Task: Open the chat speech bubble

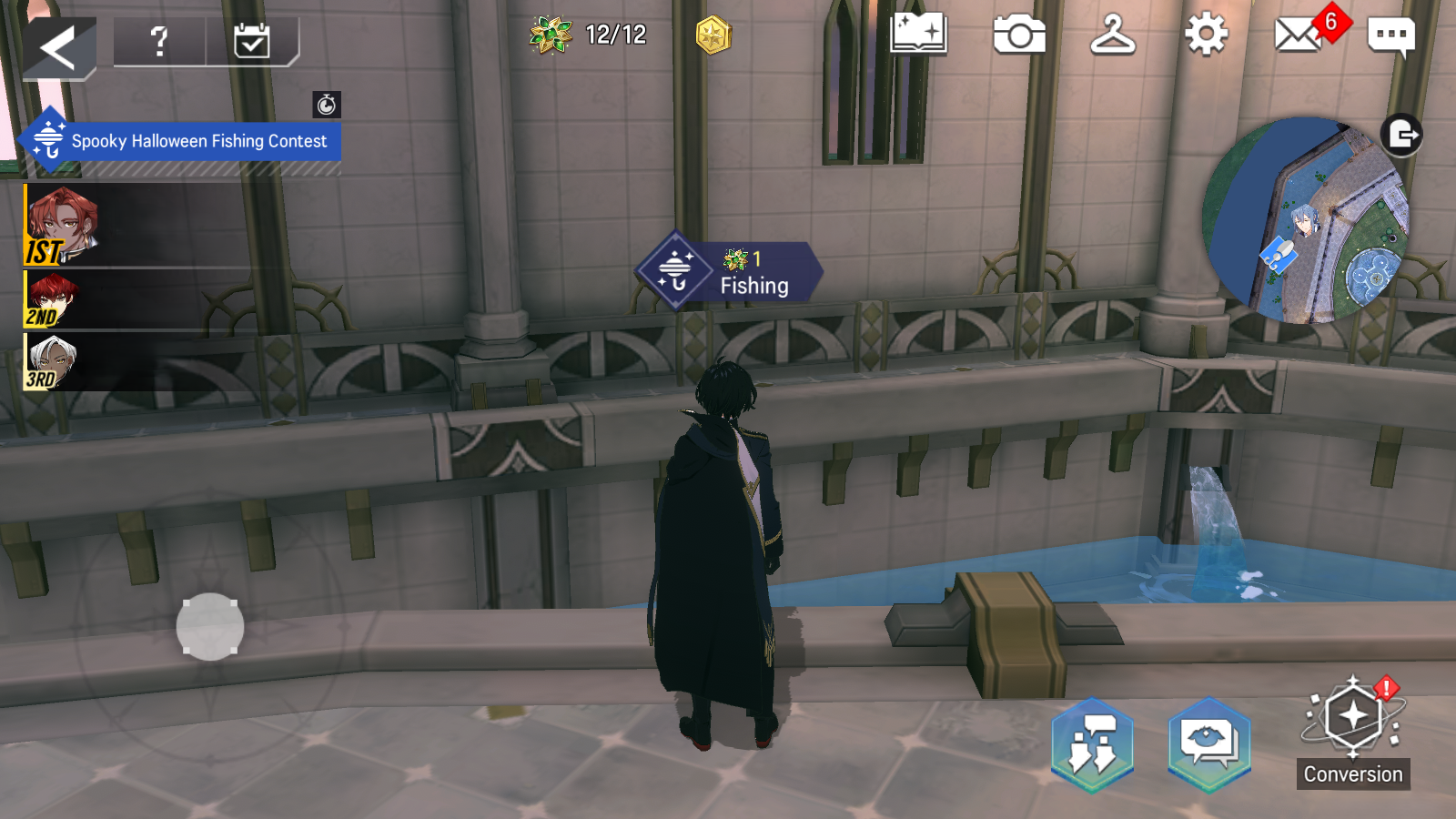Action: pyautogui.click(x=1390, y=36)
